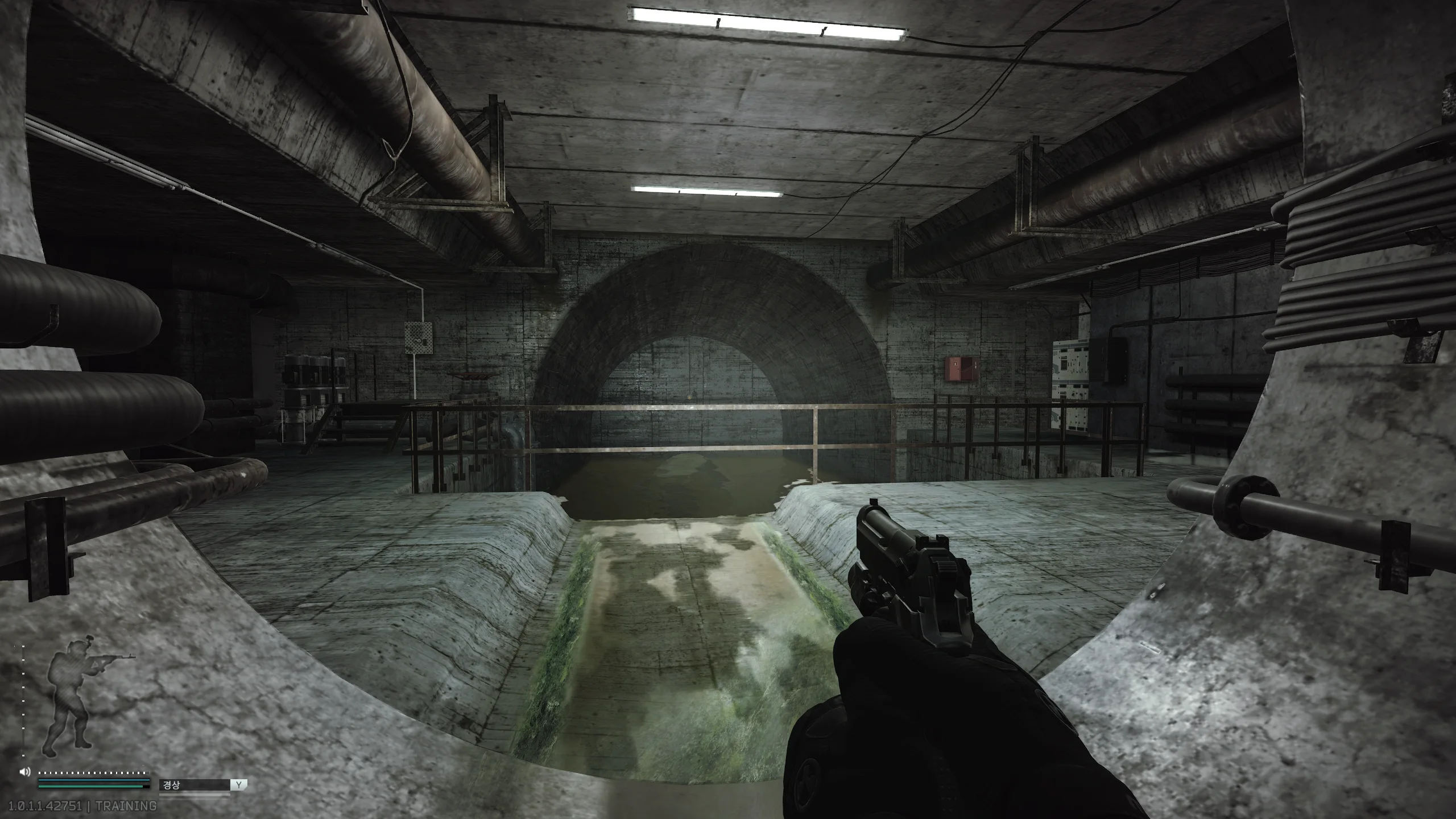Click the dotted movement speed scale
Screen dimensions: 1456x819
pyautogui.click(x=91, y=773)
